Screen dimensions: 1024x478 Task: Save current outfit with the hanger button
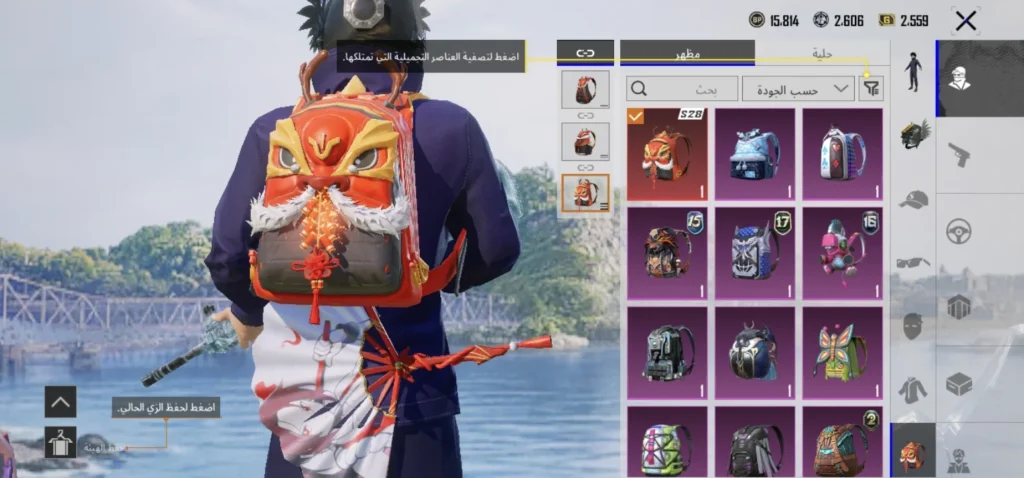coord(60,442)
